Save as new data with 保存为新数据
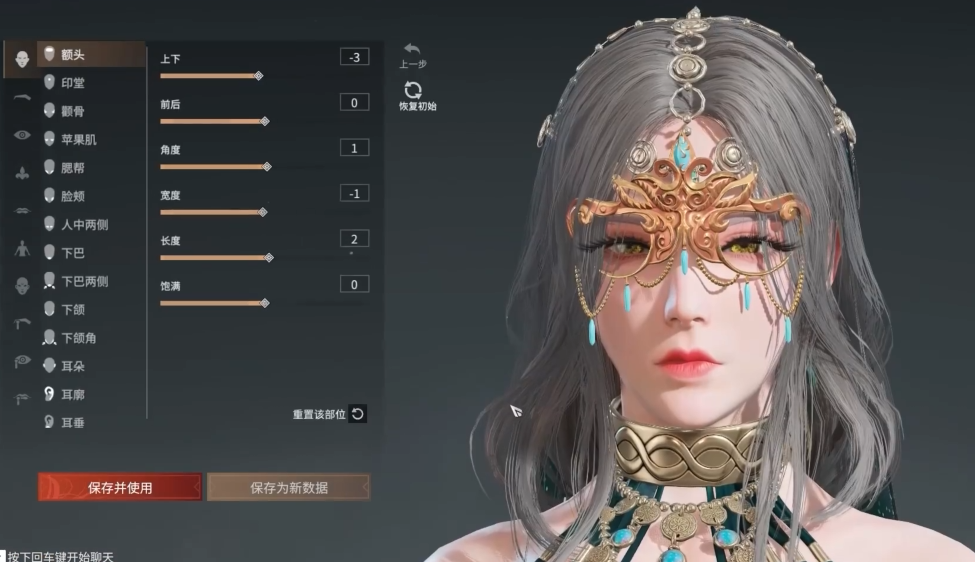Screen dimensions: 975x562 point(288,488)
